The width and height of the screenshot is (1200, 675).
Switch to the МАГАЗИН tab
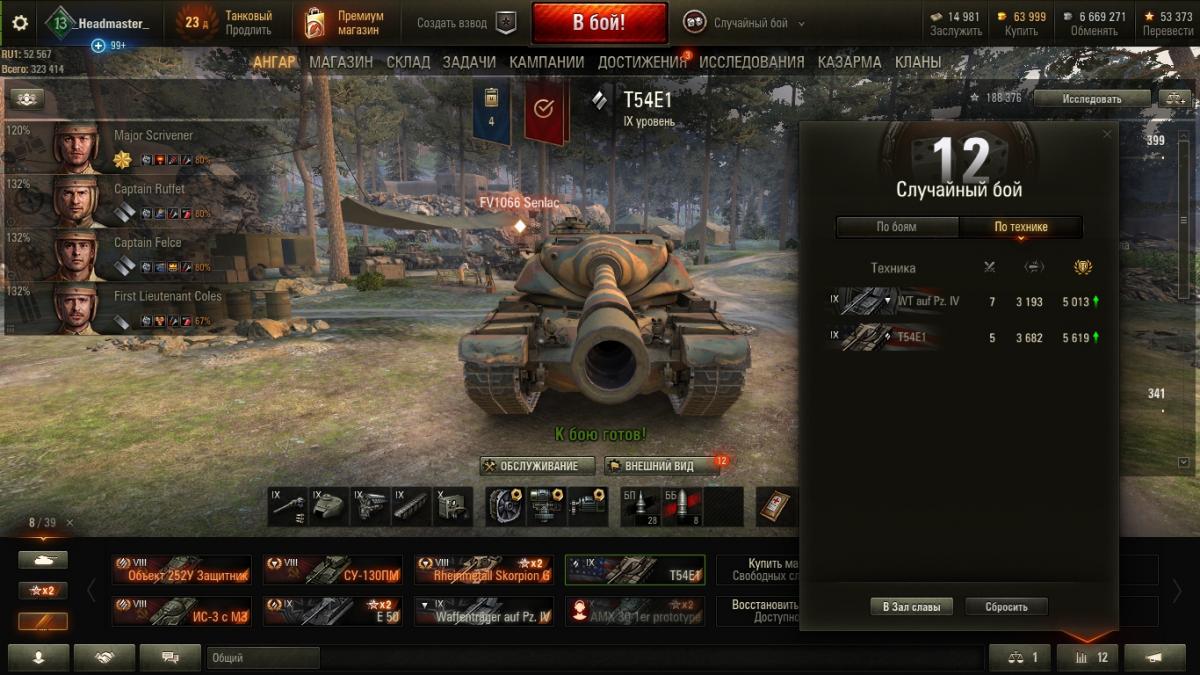[x=341, y=62]
